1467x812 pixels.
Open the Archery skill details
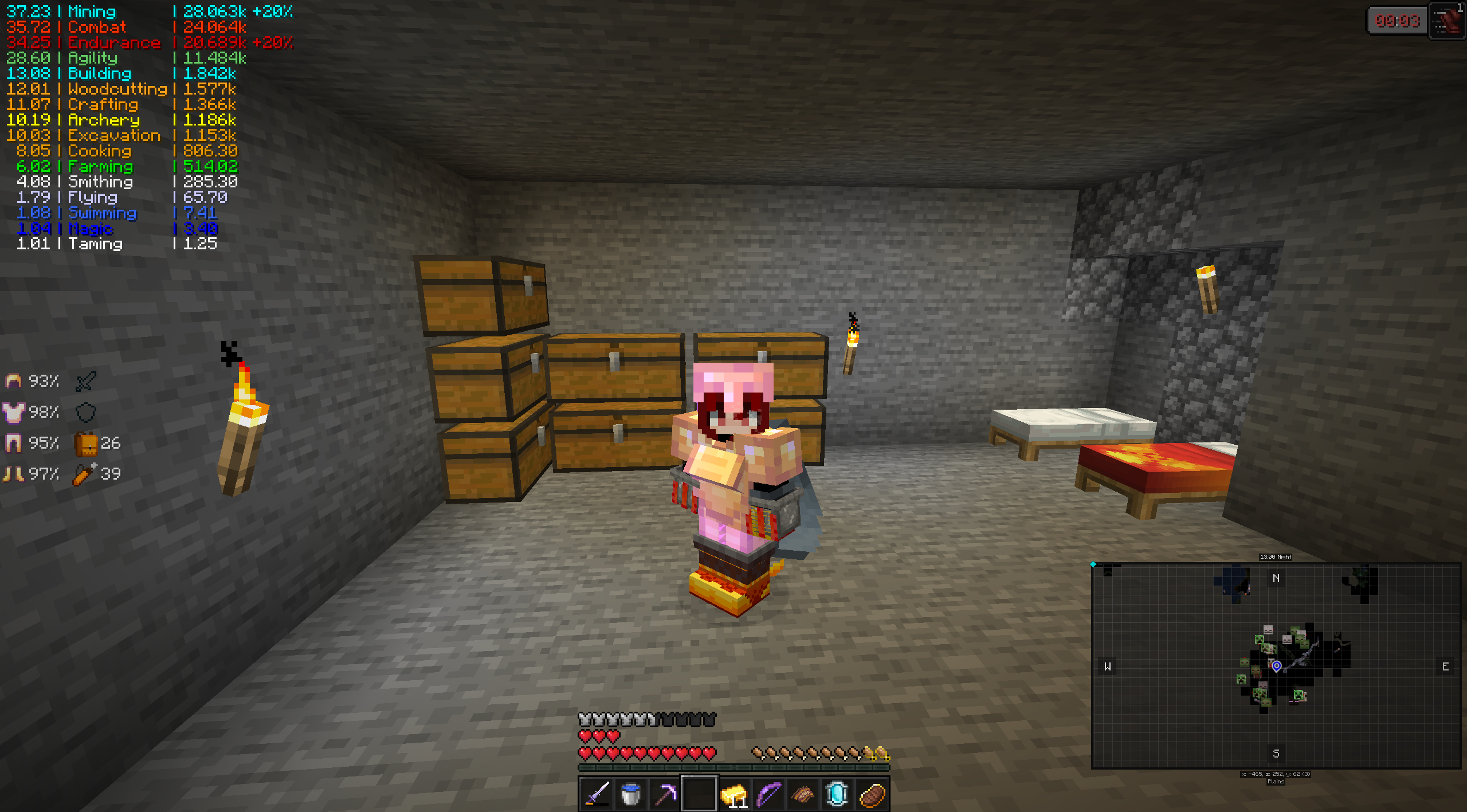click(x=103, y=120)
